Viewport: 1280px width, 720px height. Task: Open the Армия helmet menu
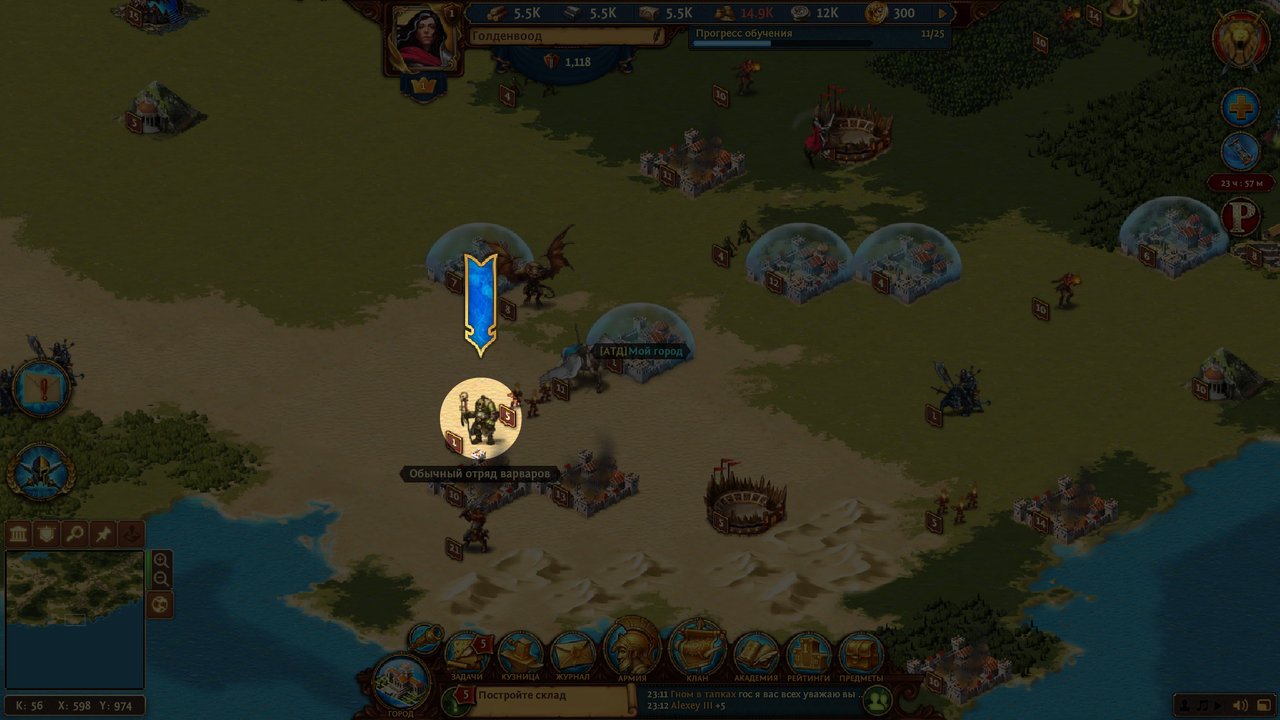[632, 648]
